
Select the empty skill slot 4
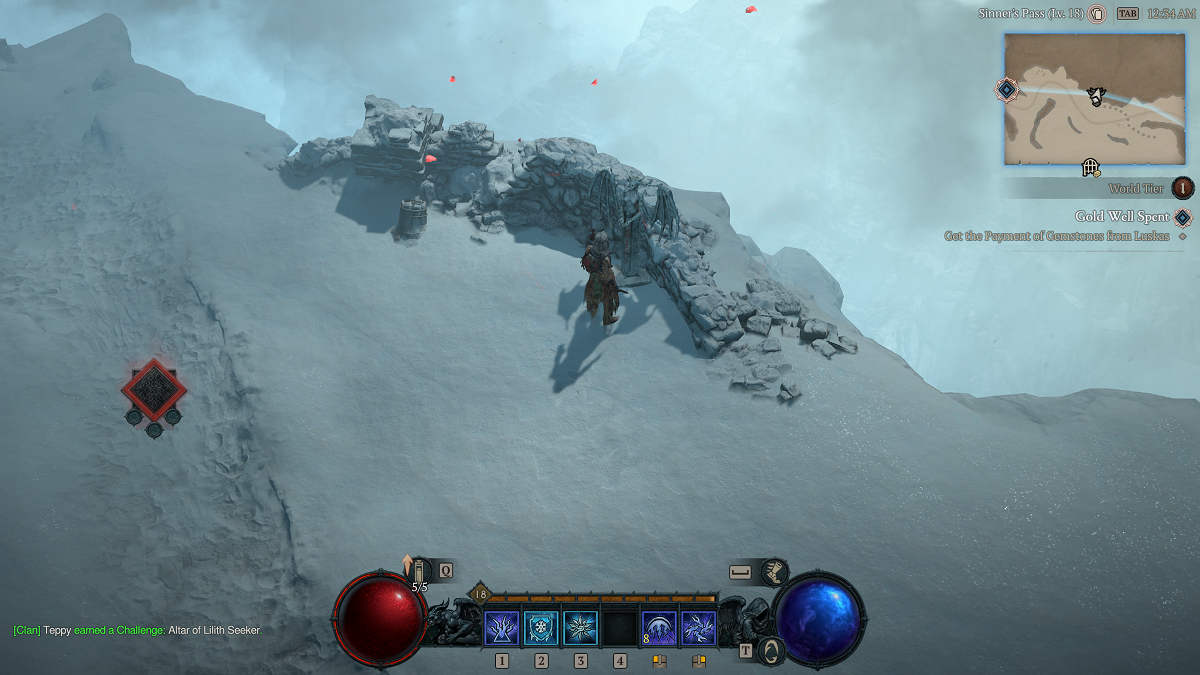pos(620,628)
